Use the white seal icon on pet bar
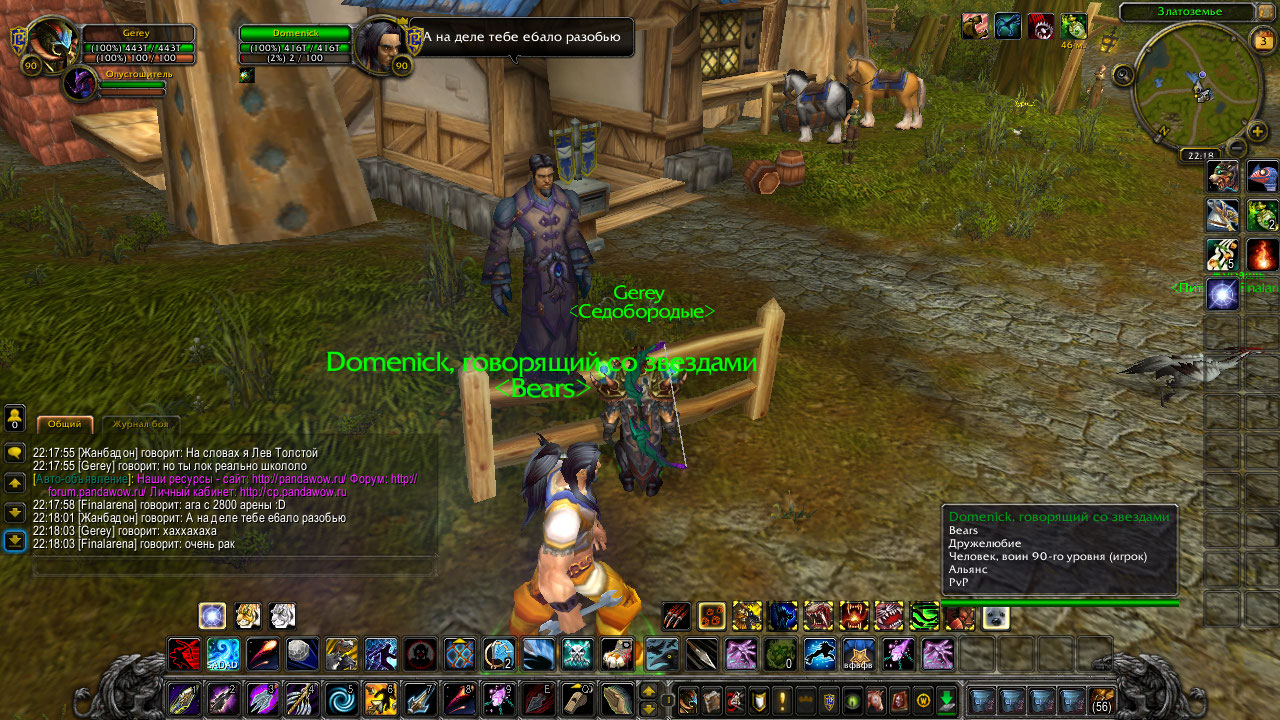 [x=995, y=616]
